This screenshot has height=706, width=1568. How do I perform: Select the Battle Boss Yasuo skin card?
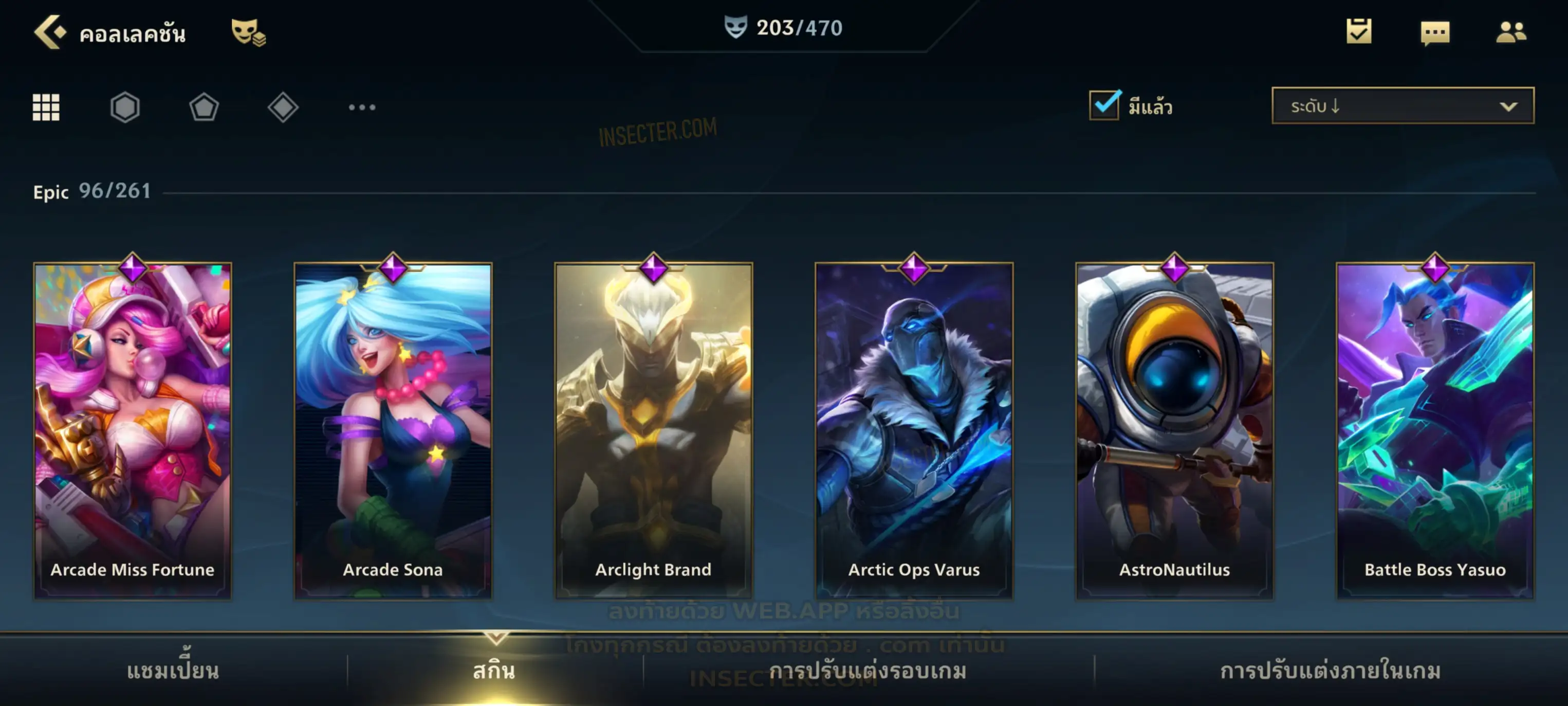coord(1435,429)
